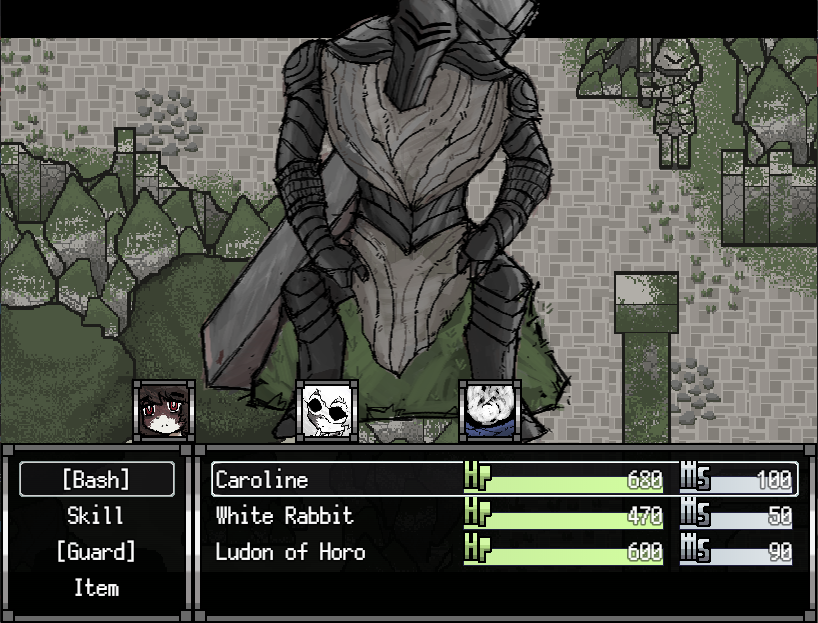Select the [Guard] command
This screenshot has height=623, width=818.
point(97,552)
